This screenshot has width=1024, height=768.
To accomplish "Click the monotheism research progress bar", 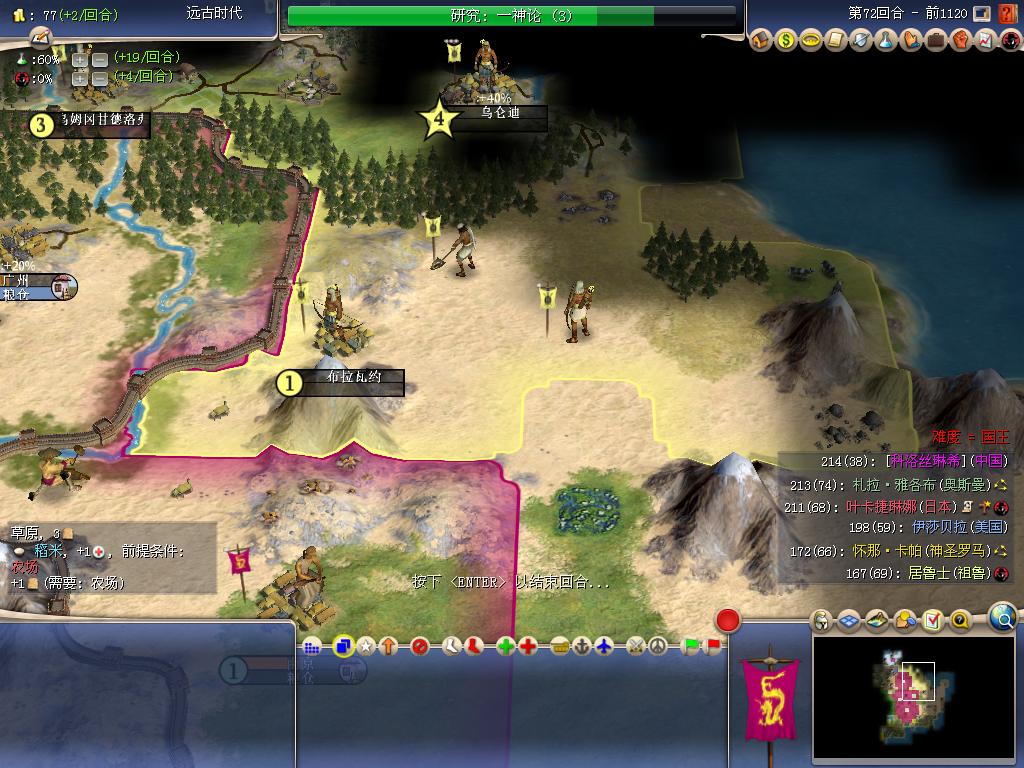I will (x=512, y=16).
